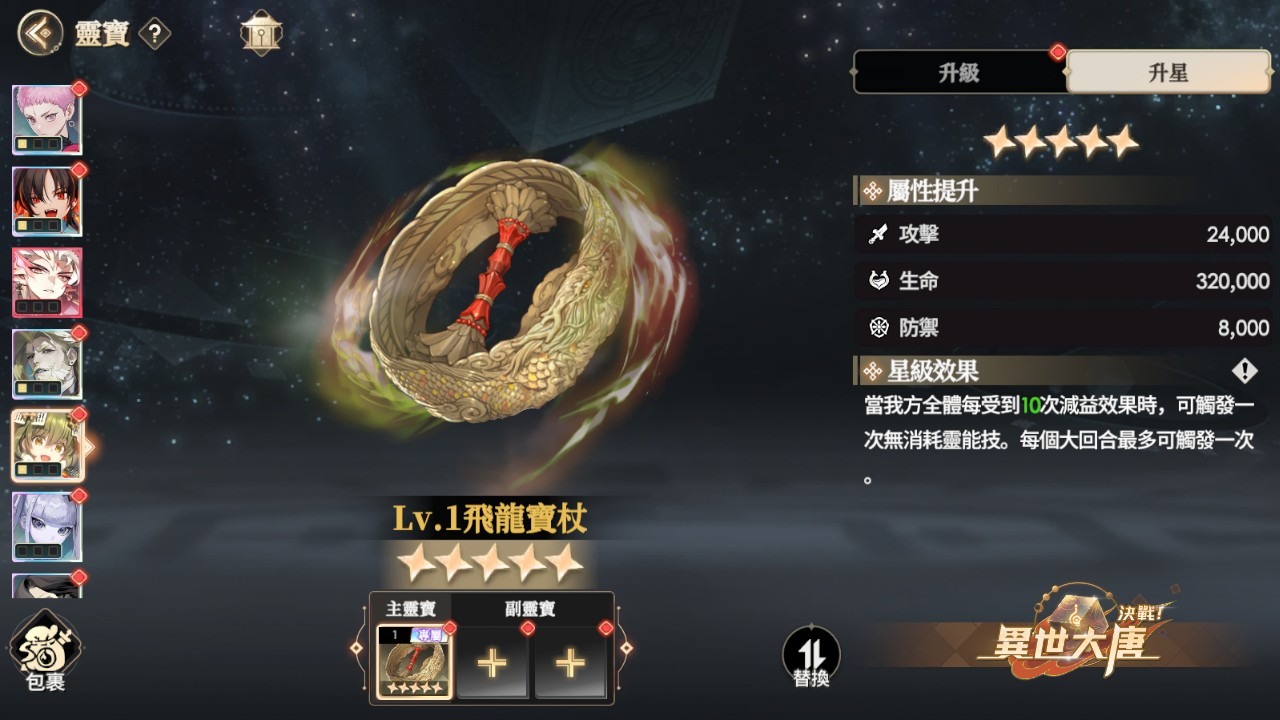Viewport: 1280px width, 720px height.
Task: Select the green-haired highlighted character portrait
Action: pyautogui.click(x=46, y=444)
